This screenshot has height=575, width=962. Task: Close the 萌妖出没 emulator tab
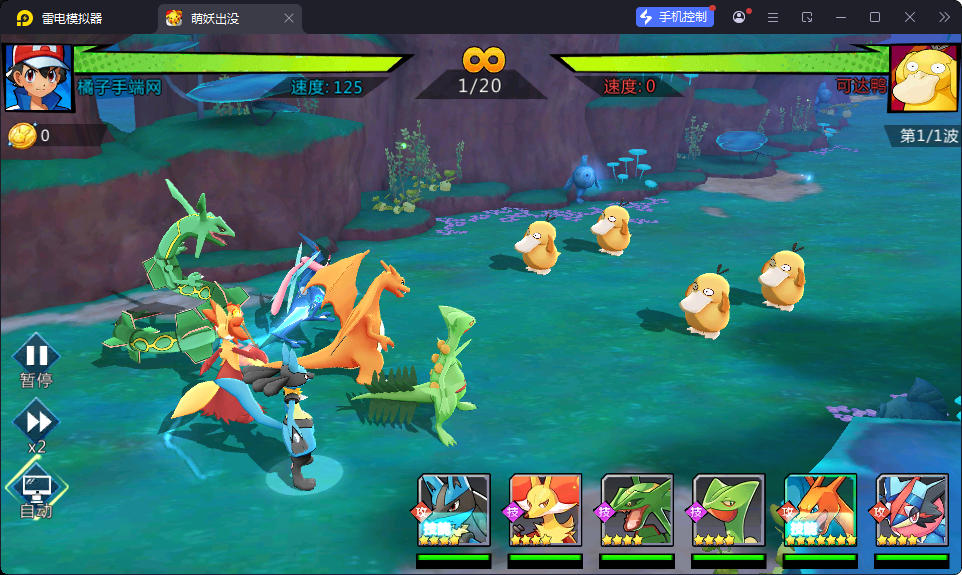289,18
